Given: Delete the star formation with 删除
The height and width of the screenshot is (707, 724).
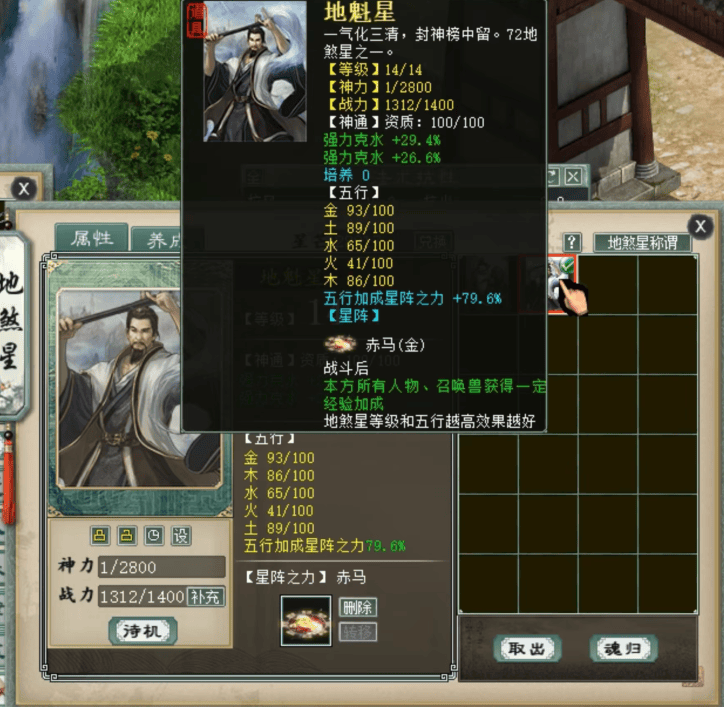Looking at the screenshot, I should [x=358, y=607].
